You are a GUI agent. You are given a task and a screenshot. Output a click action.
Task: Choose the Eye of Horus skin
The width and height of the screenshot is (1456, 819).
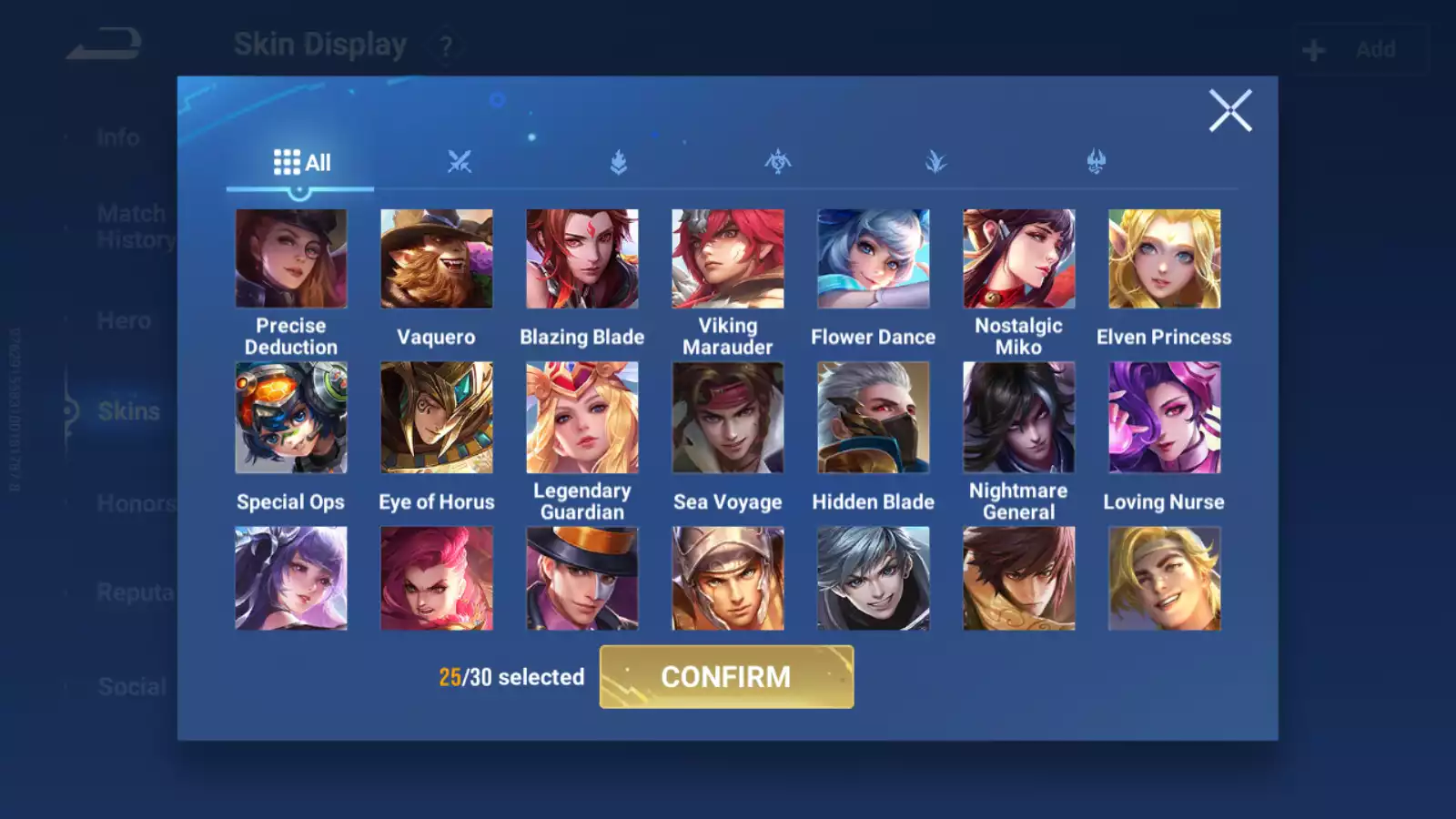437,418
